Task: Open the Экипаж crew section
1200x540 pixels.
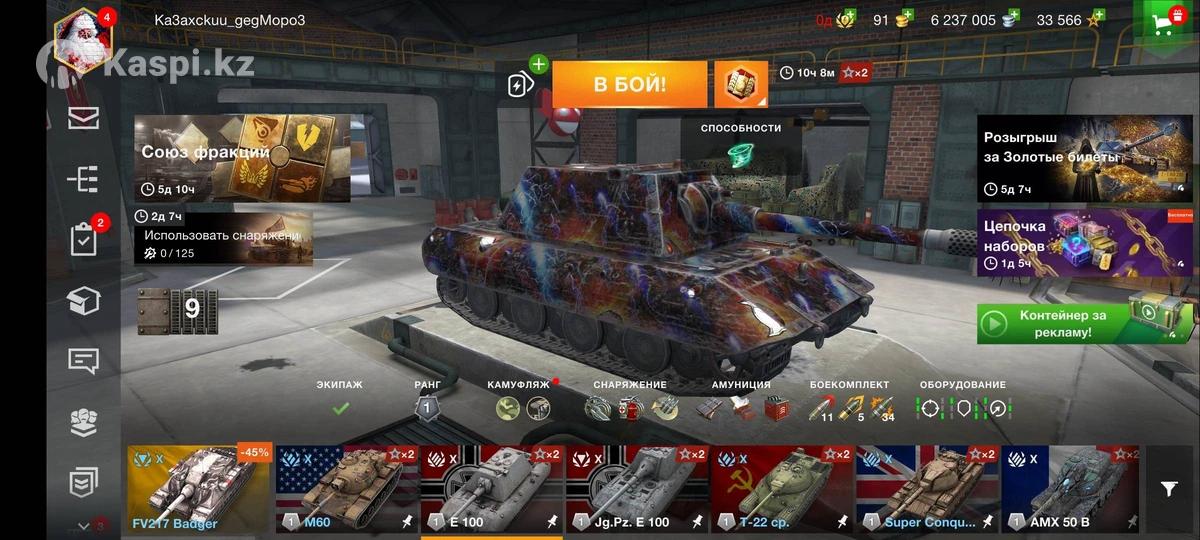Action: (340, 400)
